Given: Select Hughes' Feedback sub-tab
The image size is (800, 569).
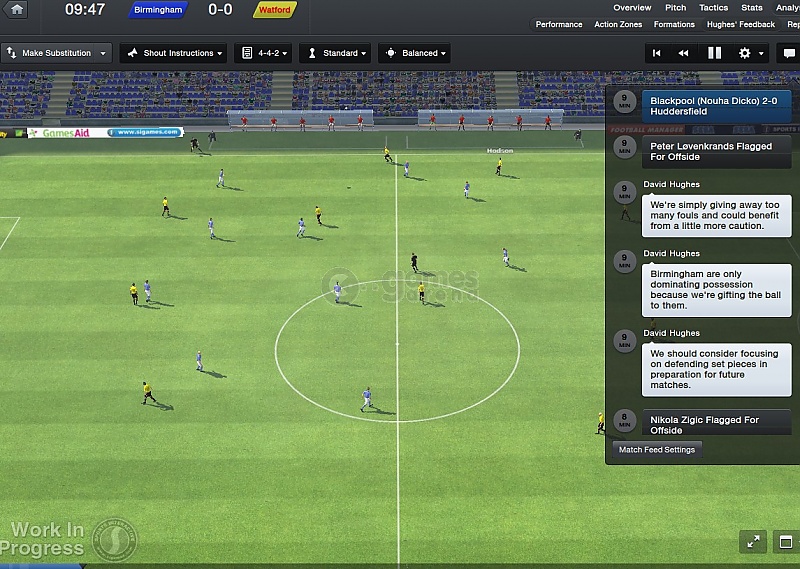Looking at the screenshot, I should pos(741,25).
